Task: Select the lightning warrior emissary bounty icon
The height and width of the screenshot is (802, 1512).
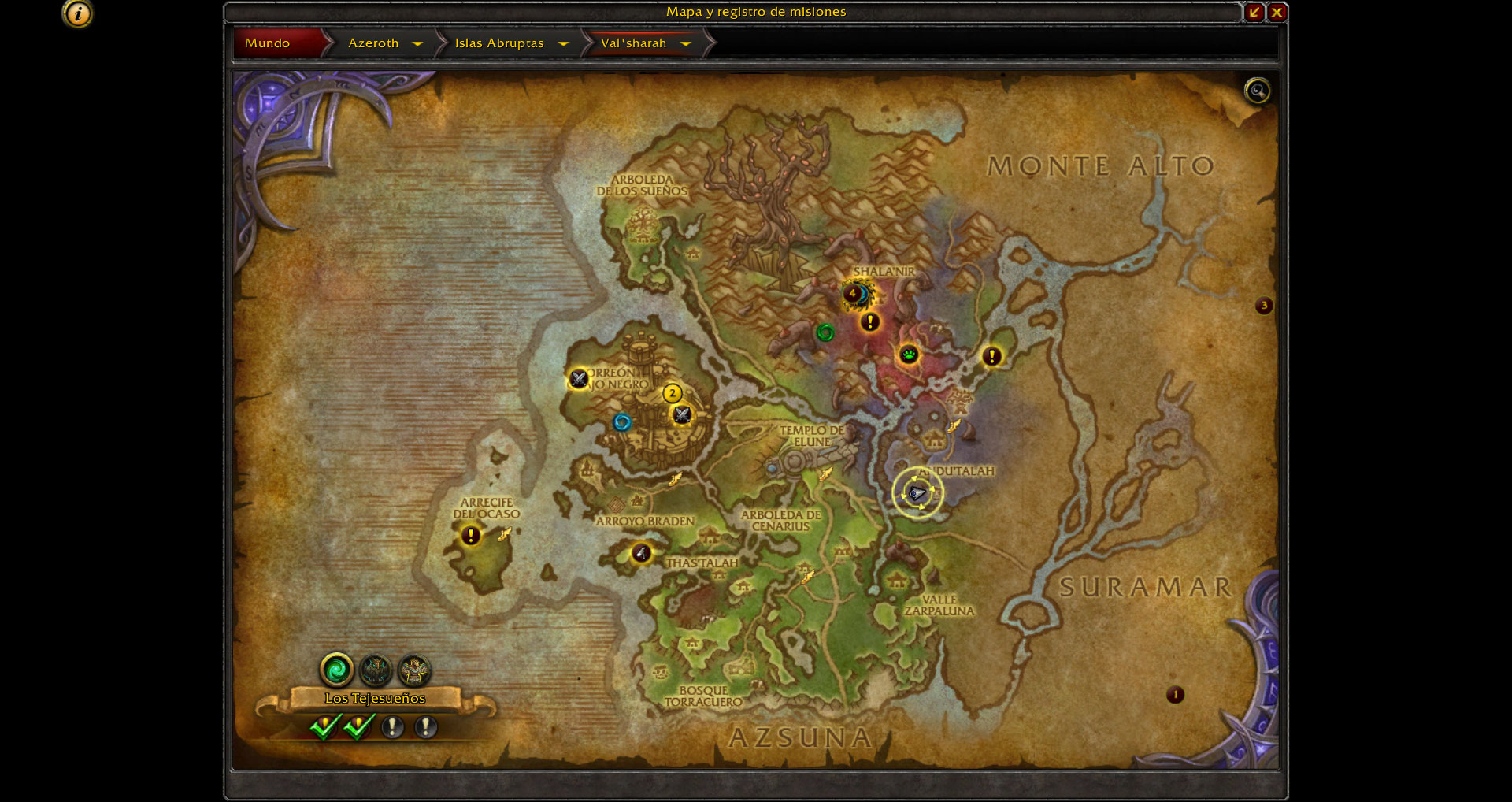Action: pos(414,671)
